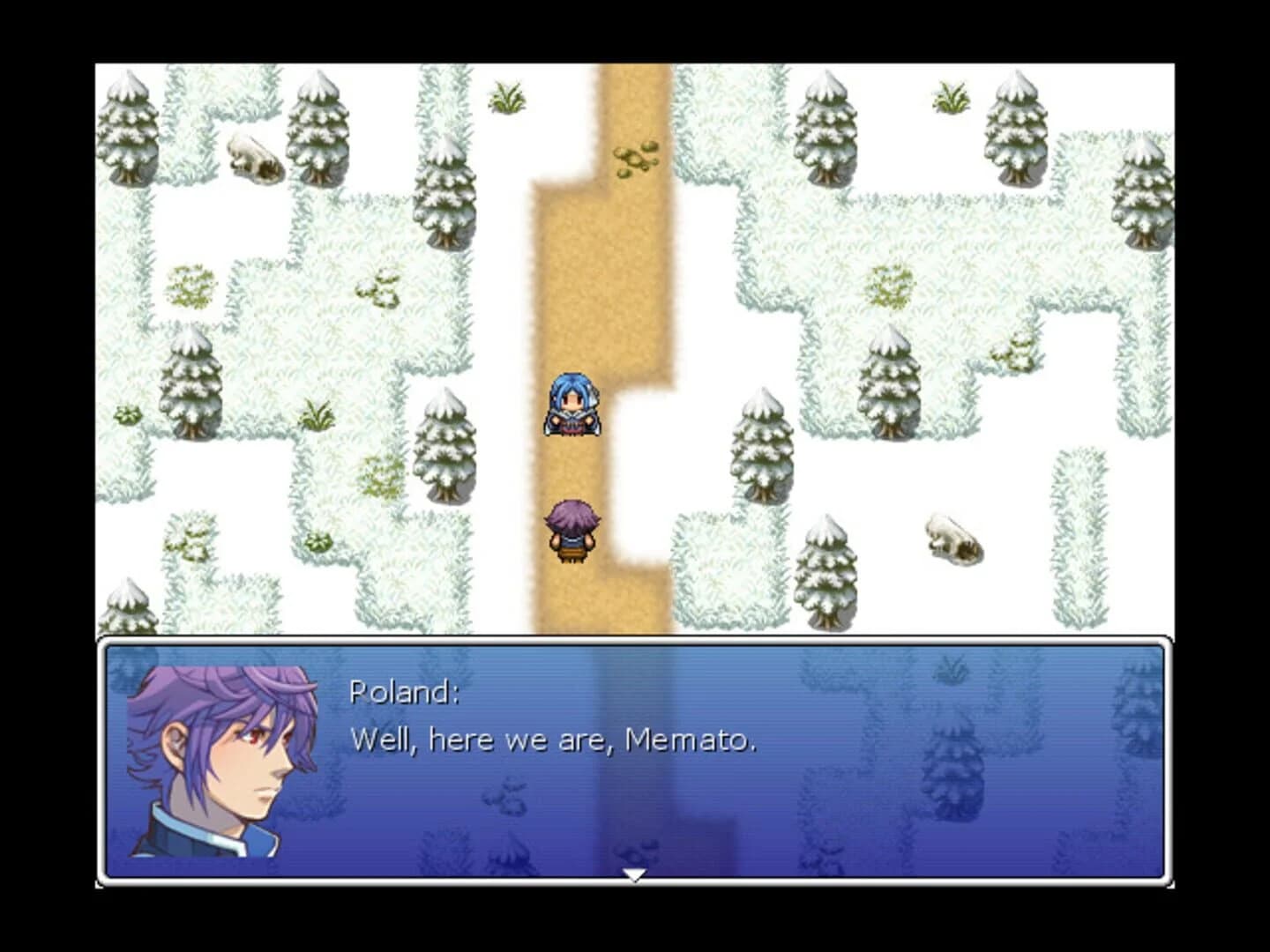Click the dirt path between the two characters
The height and width of the screenshot is (952, 1270).
point(573,467)
